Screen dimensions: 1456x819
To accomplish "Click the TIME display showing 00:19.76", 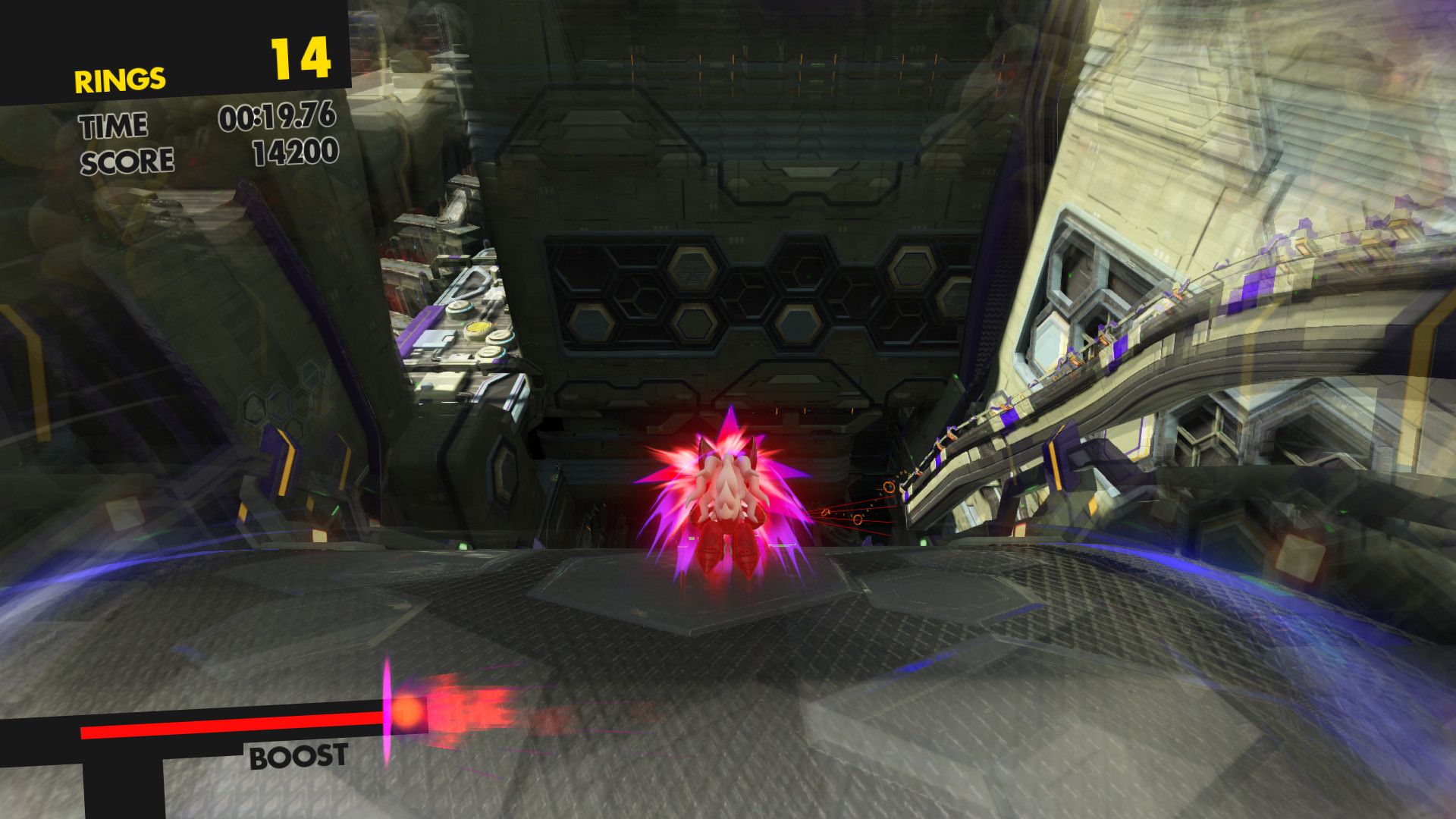I will point(278,118).
